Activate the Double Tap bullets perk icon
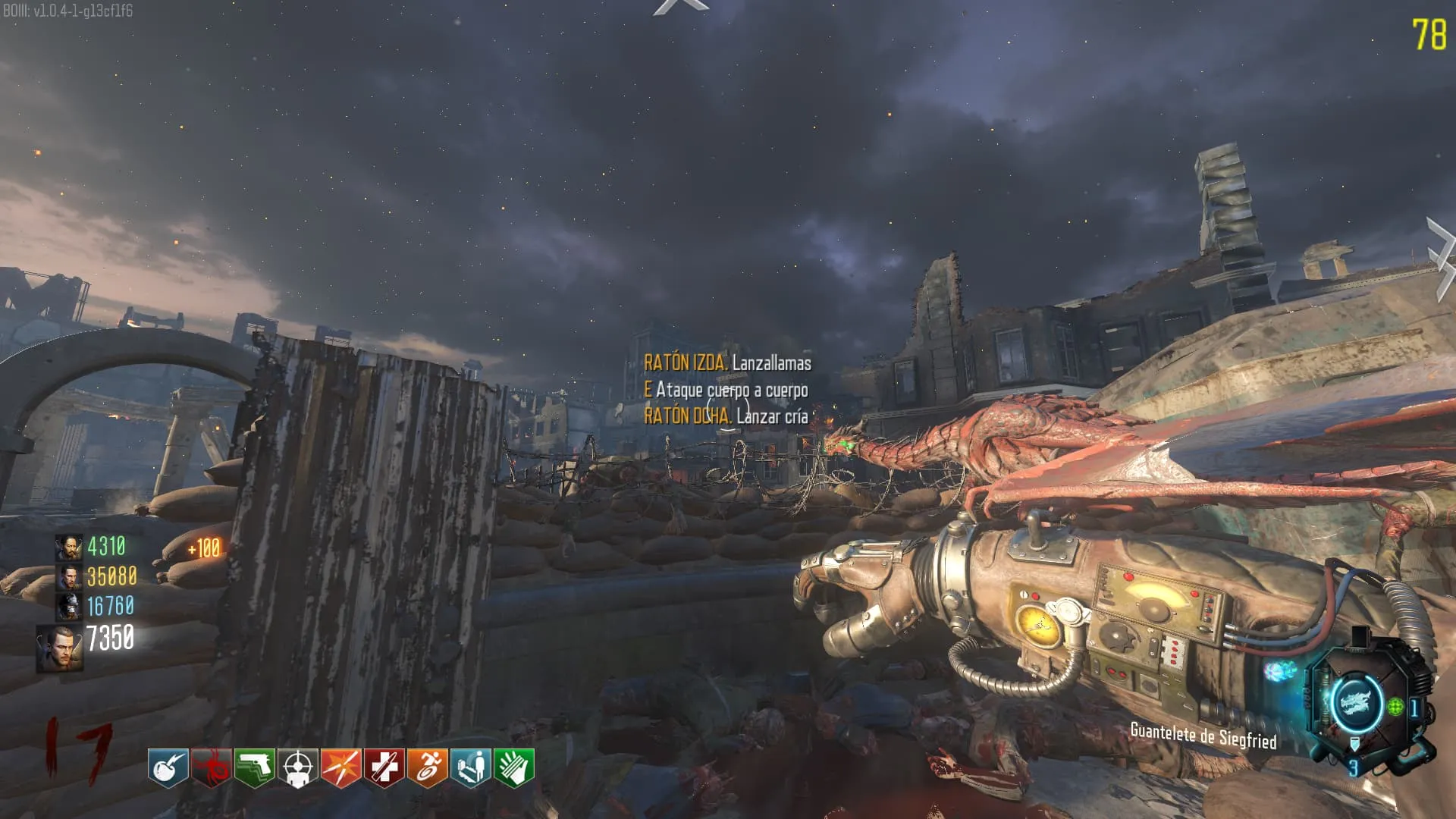Screen dimensions: 1456x819 (x=340, y=767)
